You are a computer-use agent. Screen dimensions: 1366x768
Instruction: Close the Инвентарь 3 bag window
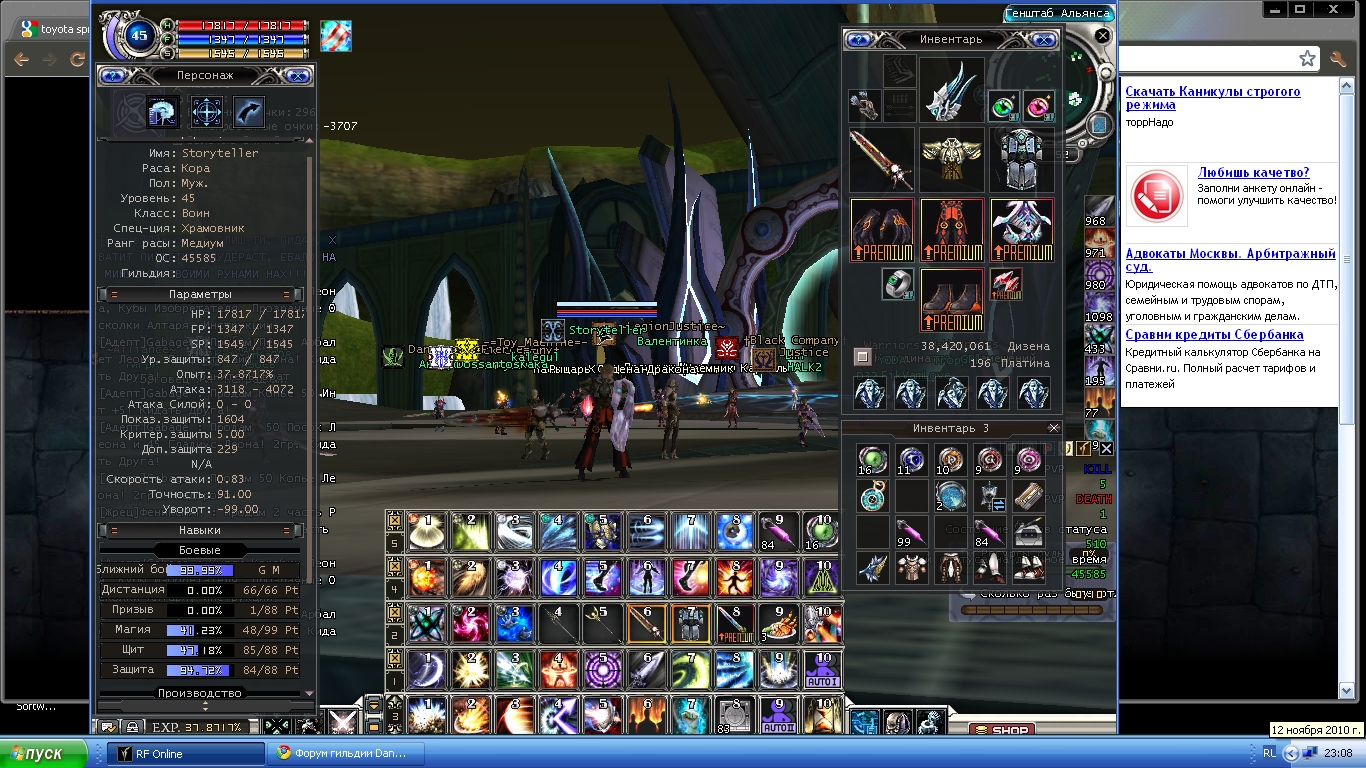(1053, 428)
